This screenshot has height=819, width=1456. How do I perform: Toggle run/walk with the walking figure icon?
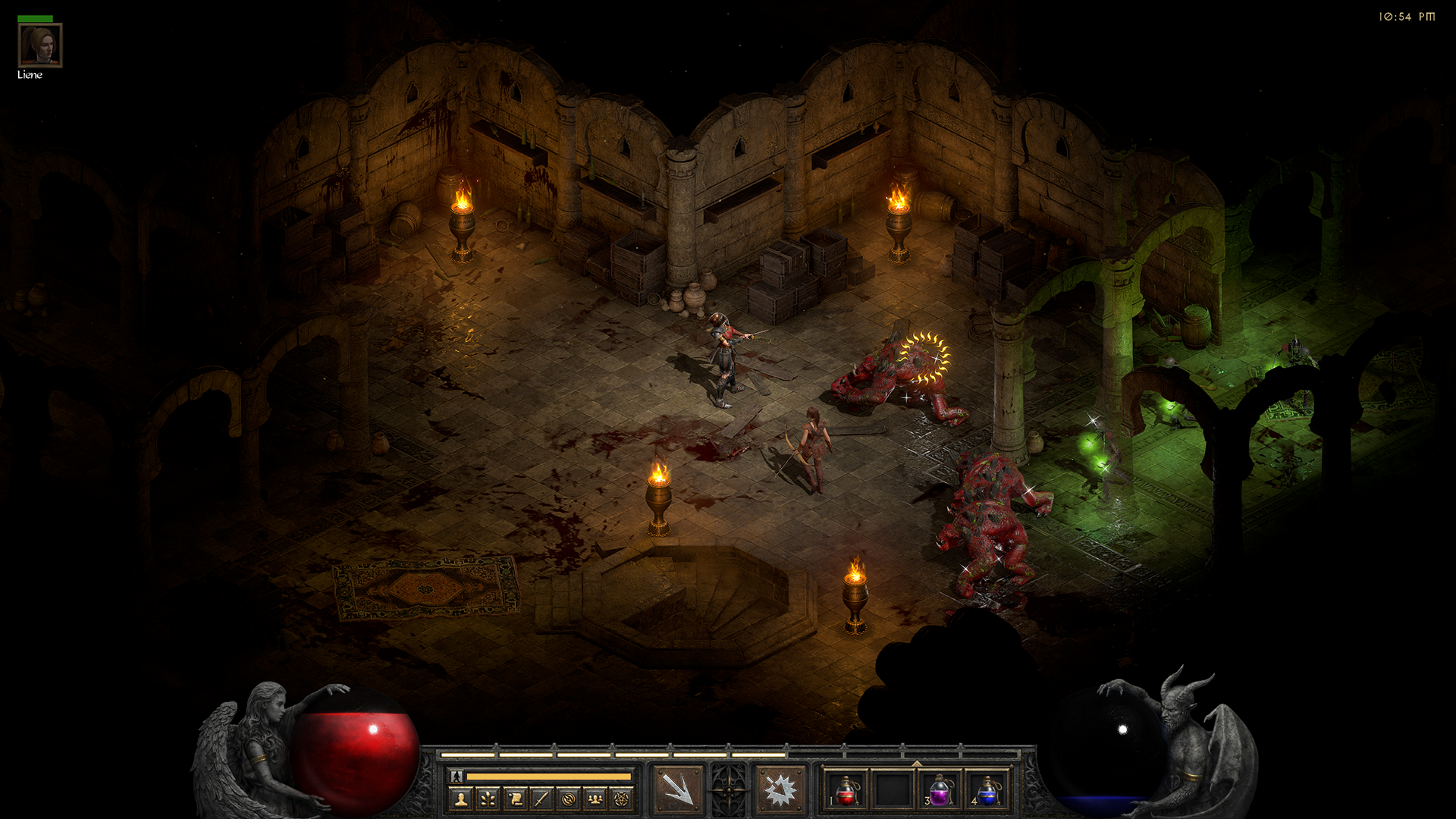click(457, 777)
